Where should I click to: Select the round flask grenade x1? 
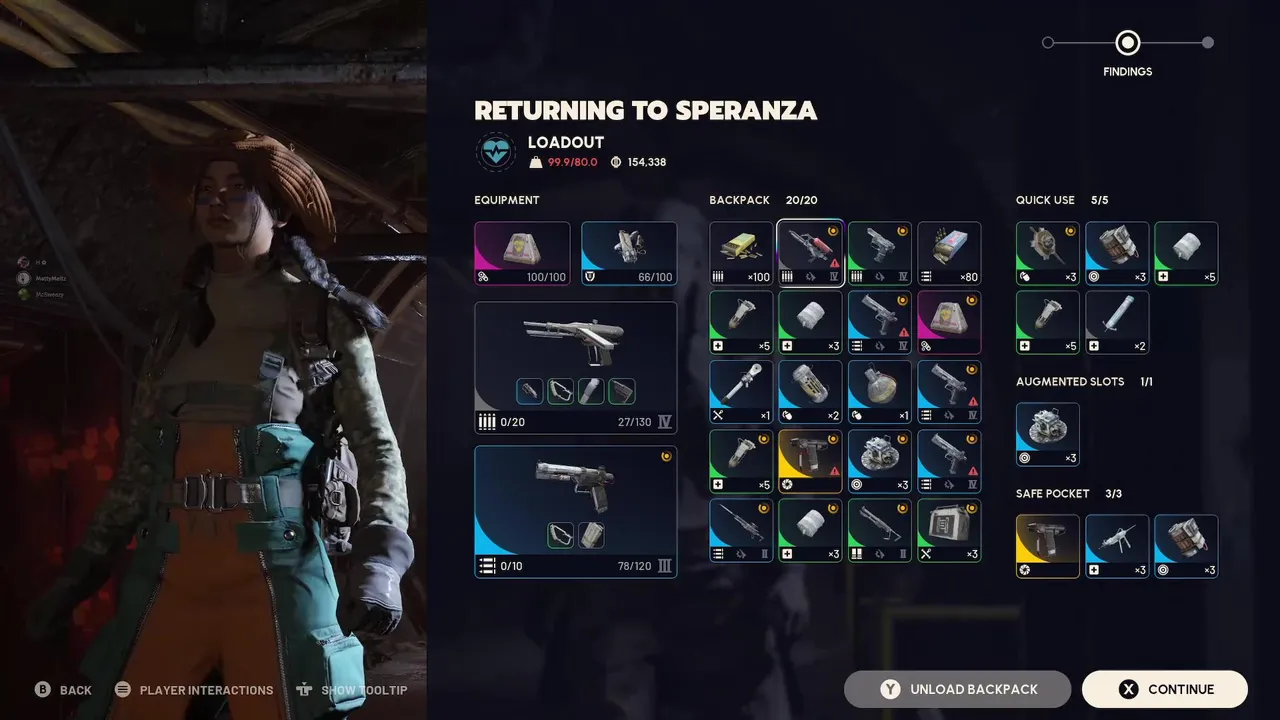880,392
